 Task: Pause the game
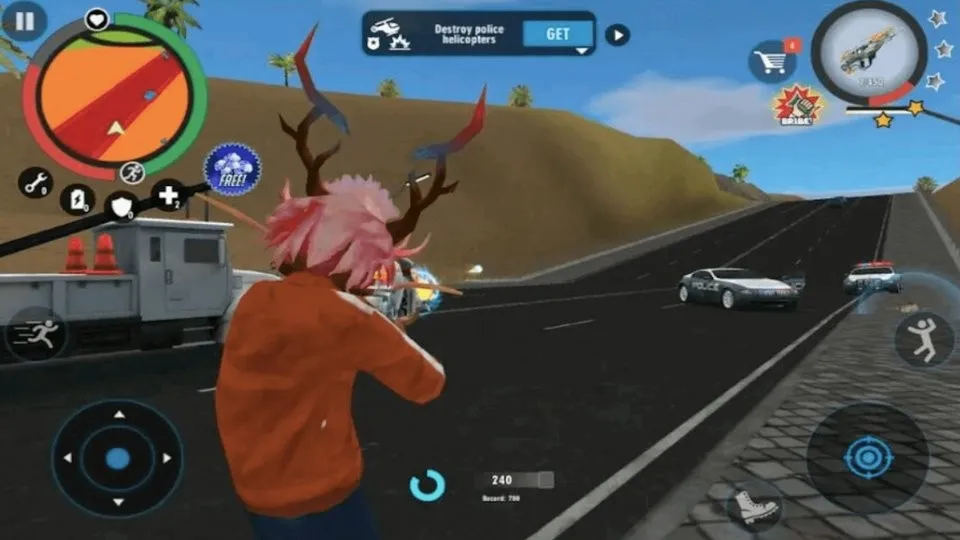click(25, 20)
